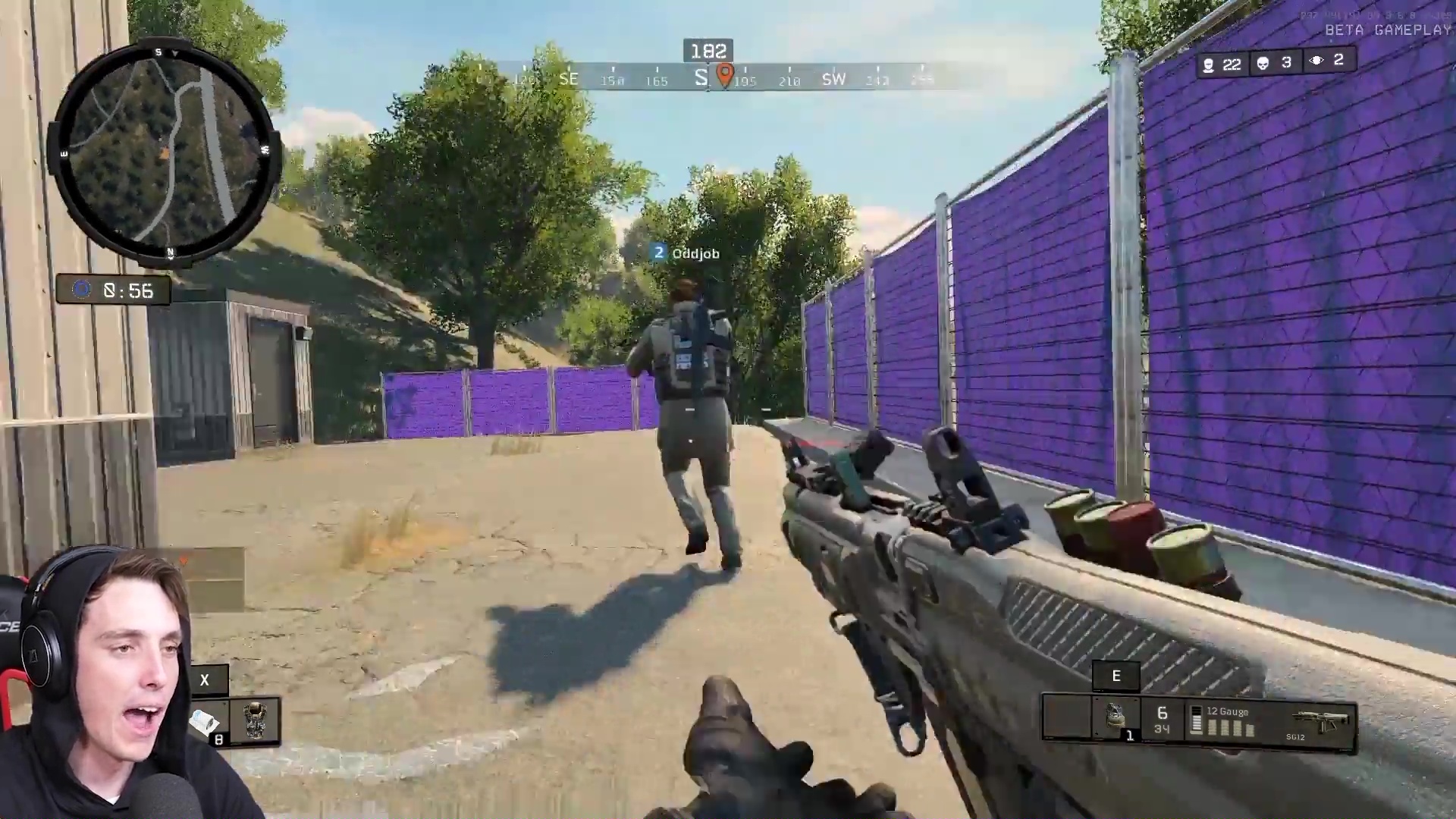Select the body armor slot

tap(255, 720)
